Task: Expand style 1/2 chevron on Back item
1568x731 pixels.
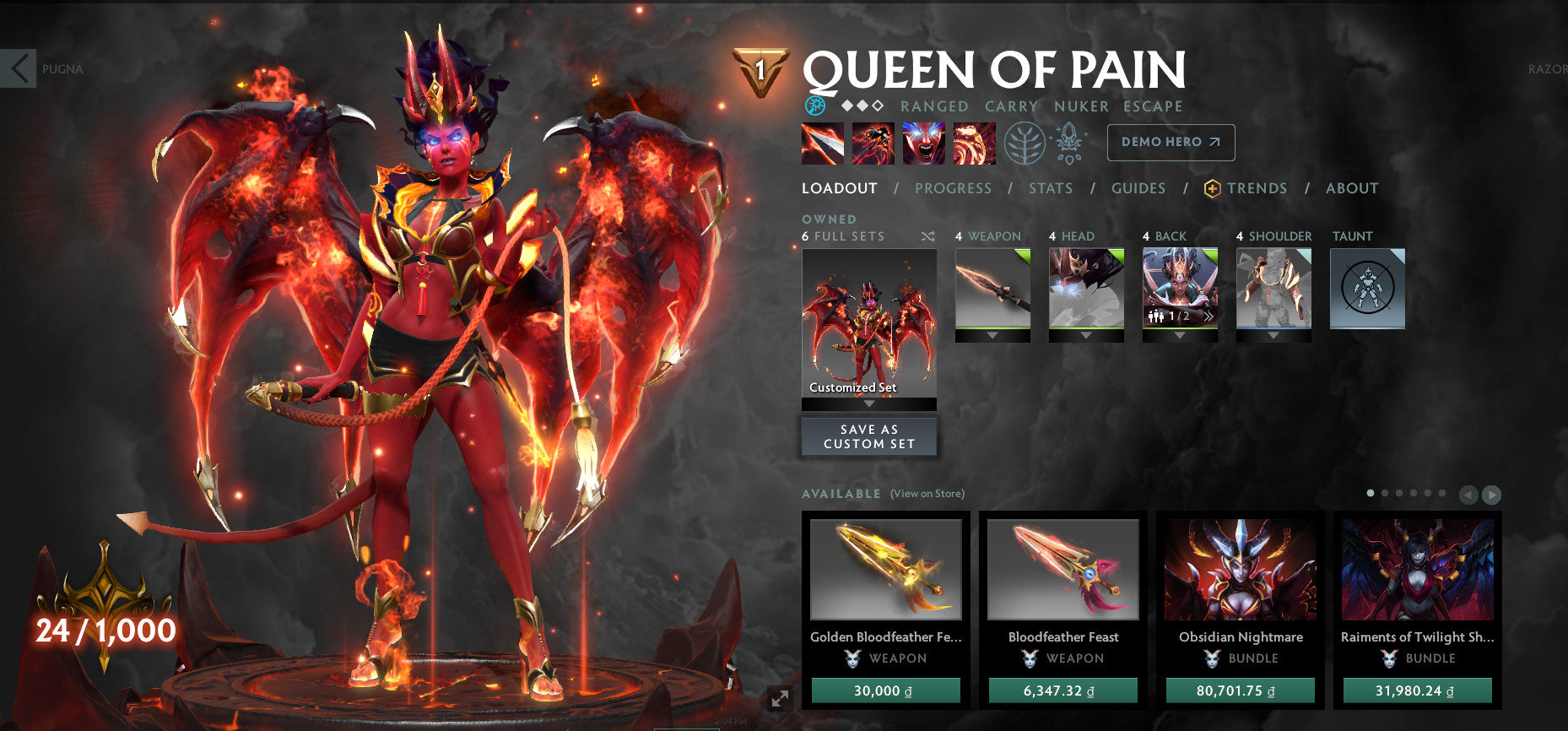Action: tap(1209, 314)
